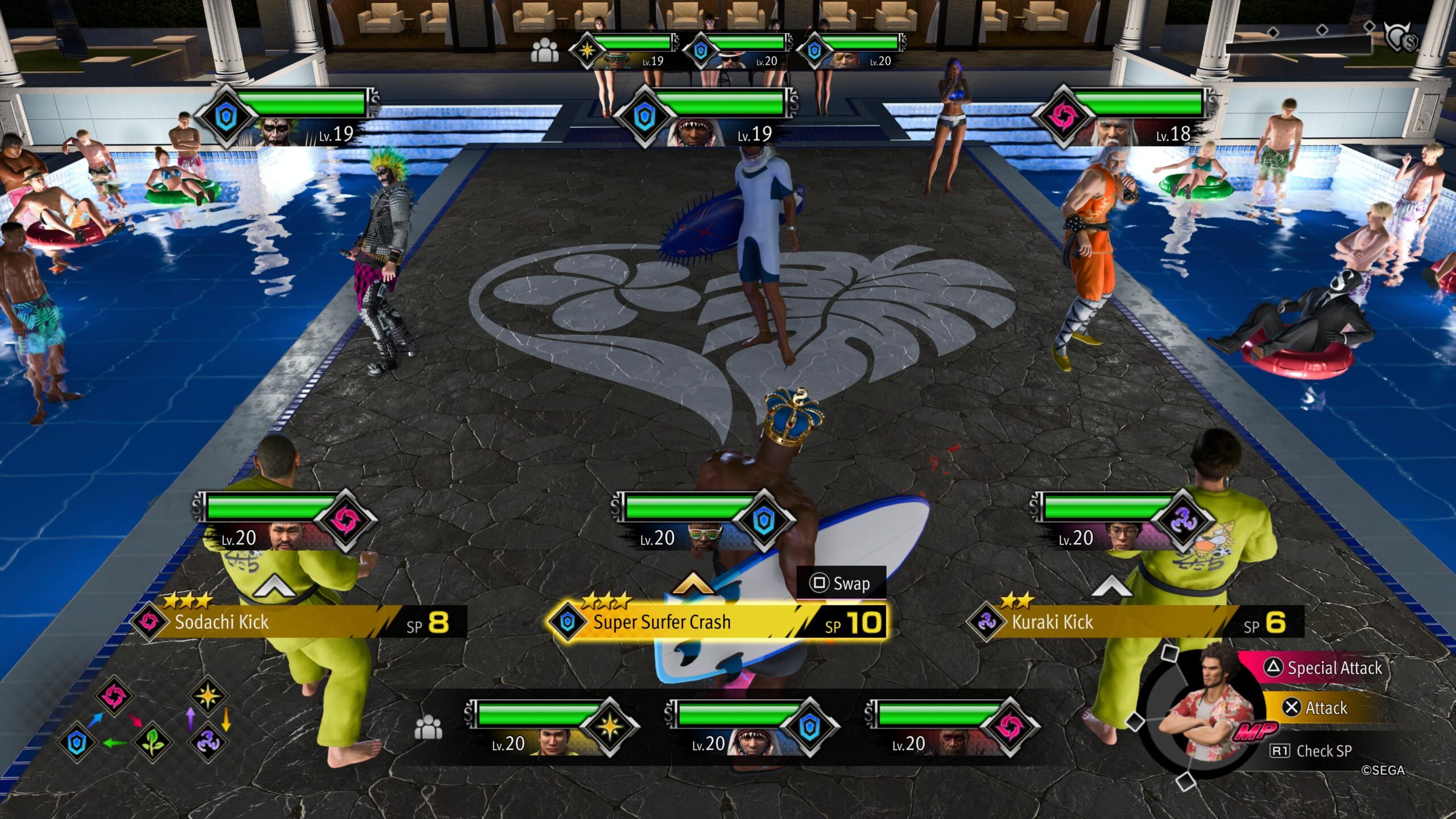This screenshot has width=1456, height=819.
Task: Select your glasses-wearing Lv.20 Sujimon portrait
Action: coord(1123,537)
